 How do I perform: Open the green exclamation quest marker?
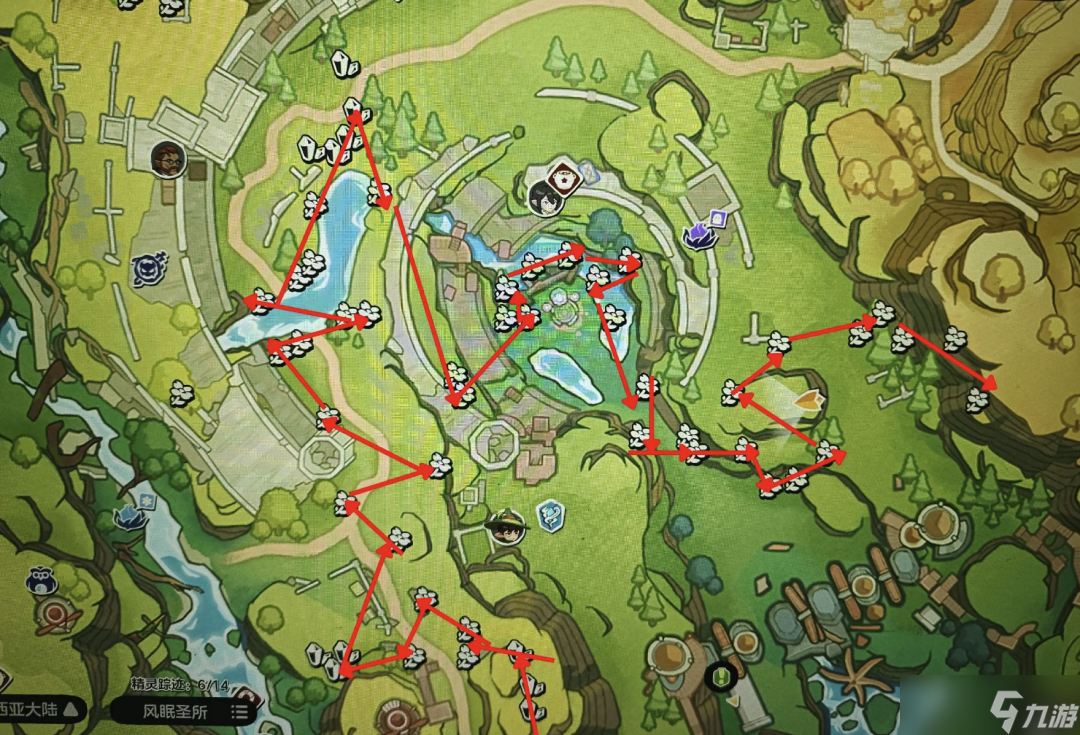[x=718, y=677]
